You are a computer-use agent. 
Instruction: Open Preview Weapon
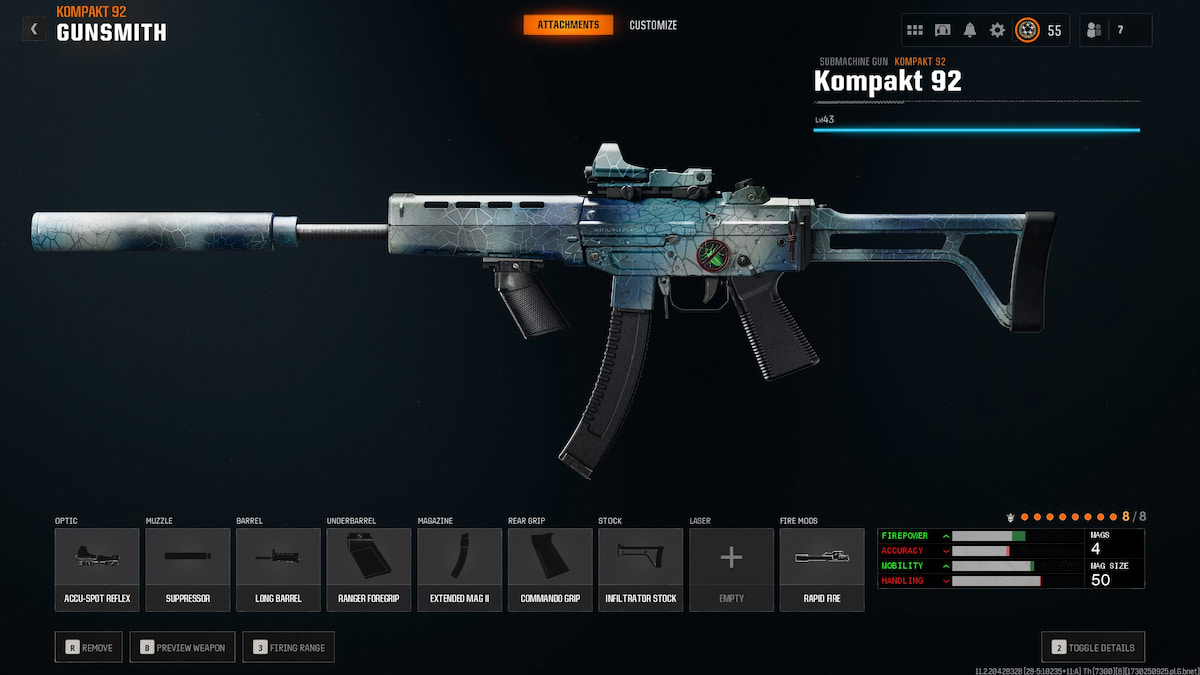click(182, 648)
